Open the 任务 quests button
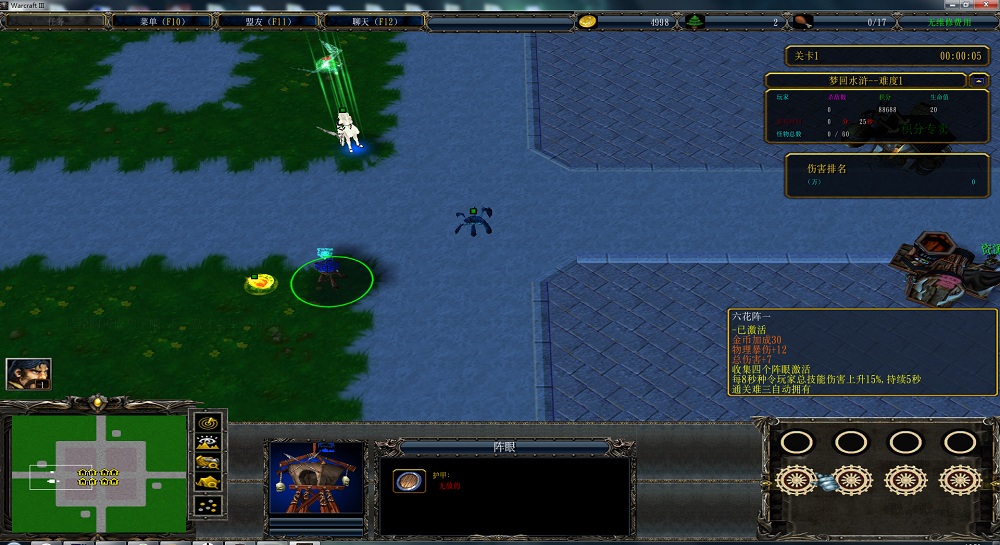Image resolution: width=1000 pixels, height=545 pixels. pos(55,20)
